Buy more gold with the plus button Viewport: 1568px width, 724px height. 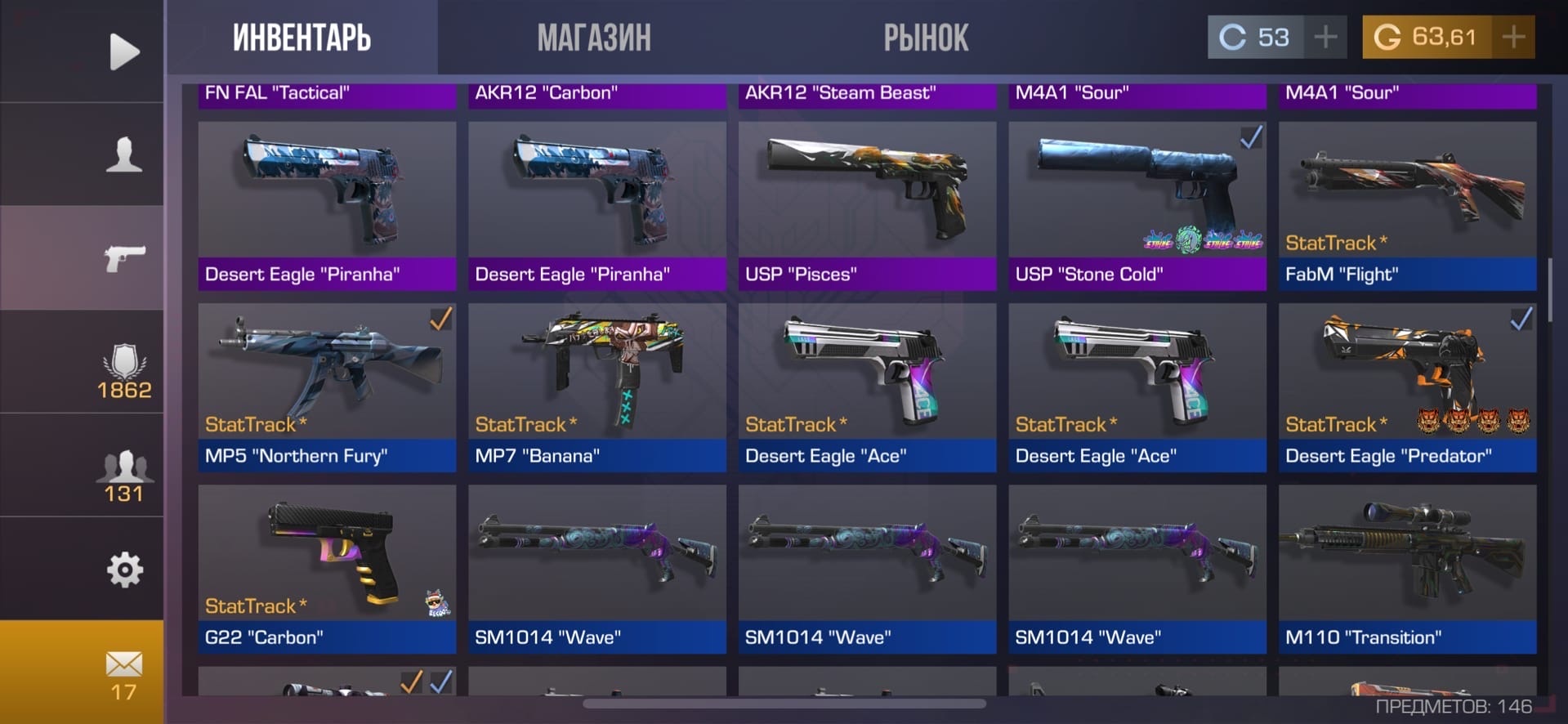1513,37
